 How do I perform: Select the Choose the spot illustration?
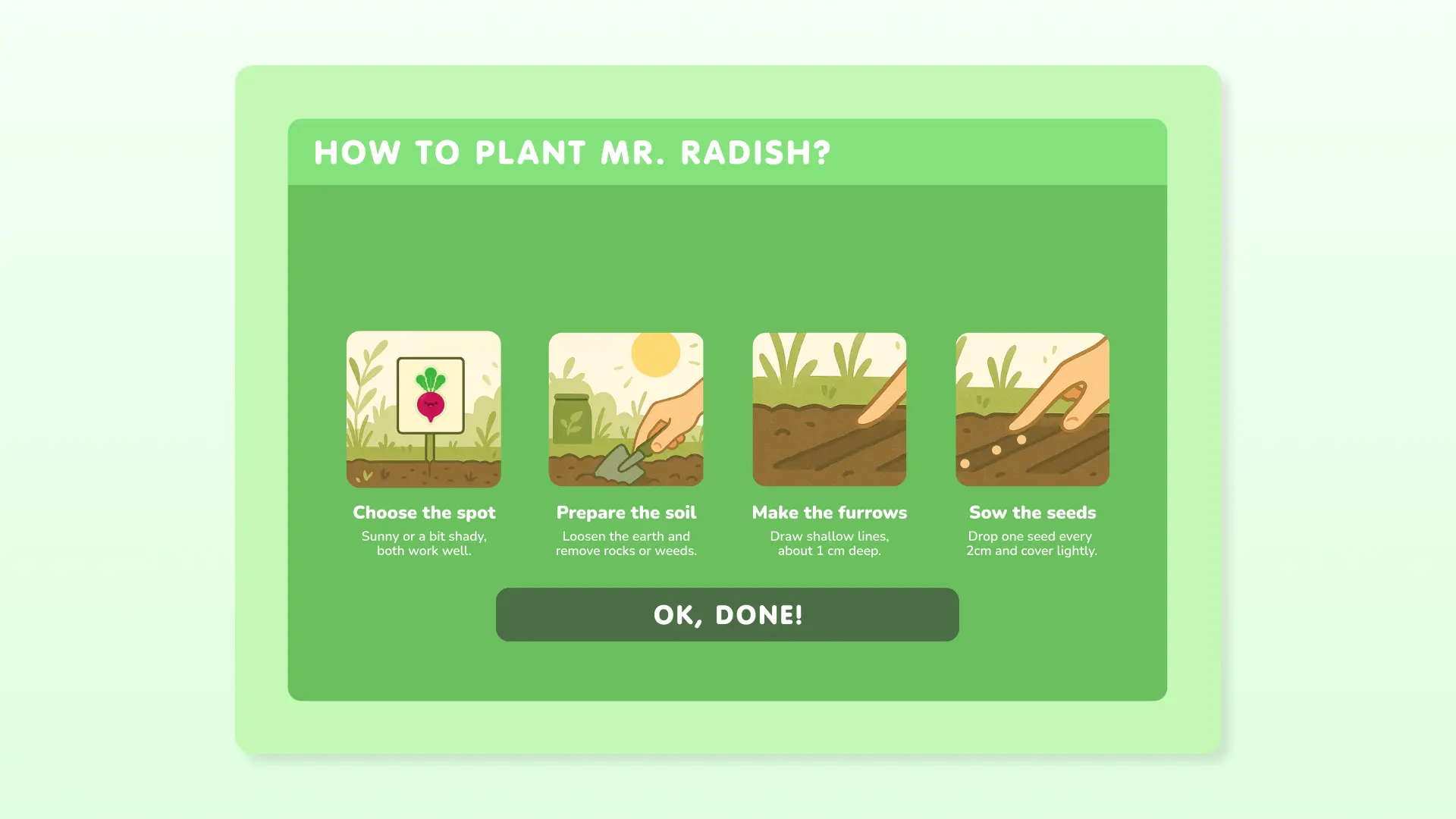[423, 409]
